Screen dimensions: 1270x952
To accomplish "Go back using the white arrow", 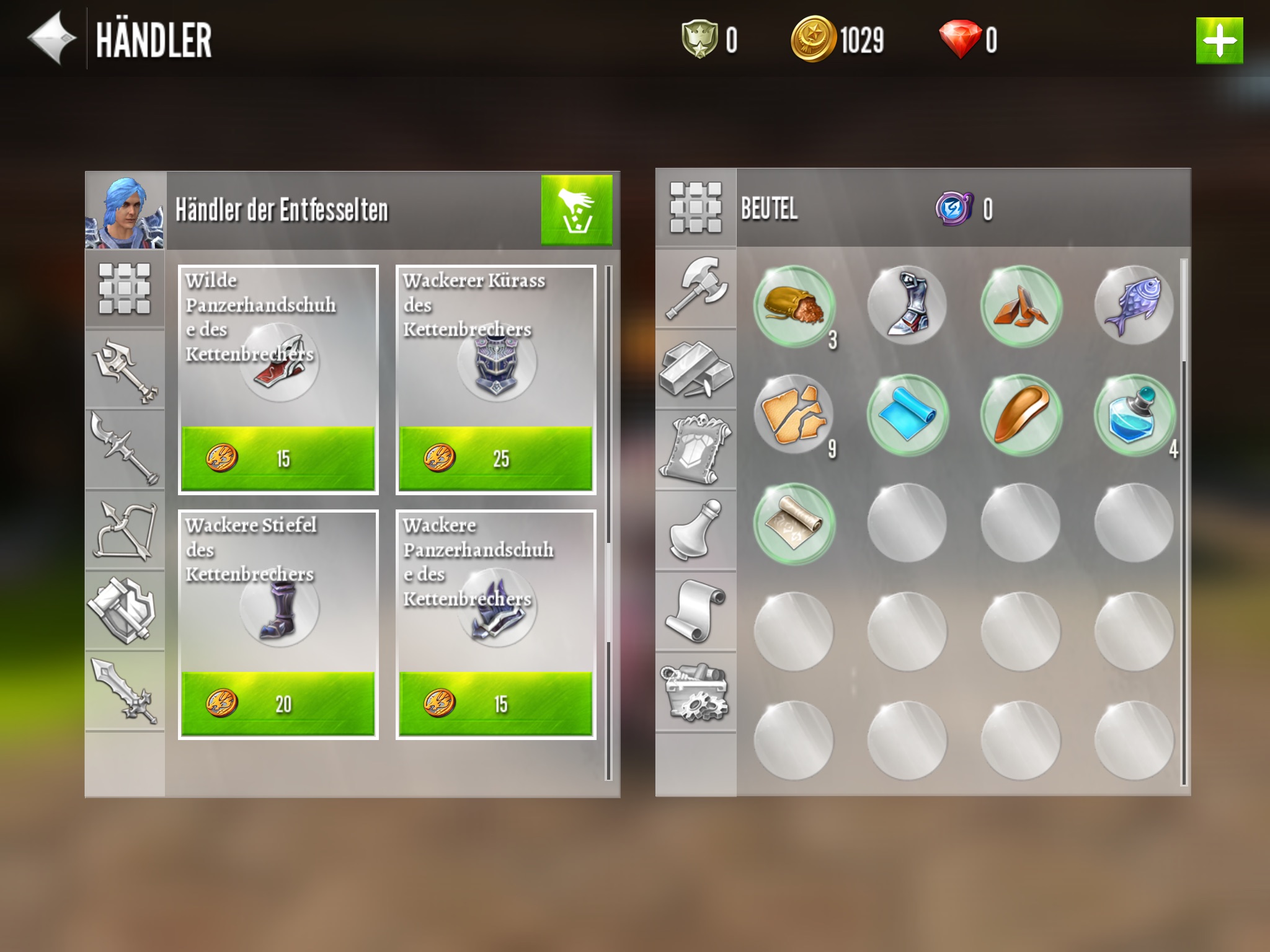I will tap(51, 38).
